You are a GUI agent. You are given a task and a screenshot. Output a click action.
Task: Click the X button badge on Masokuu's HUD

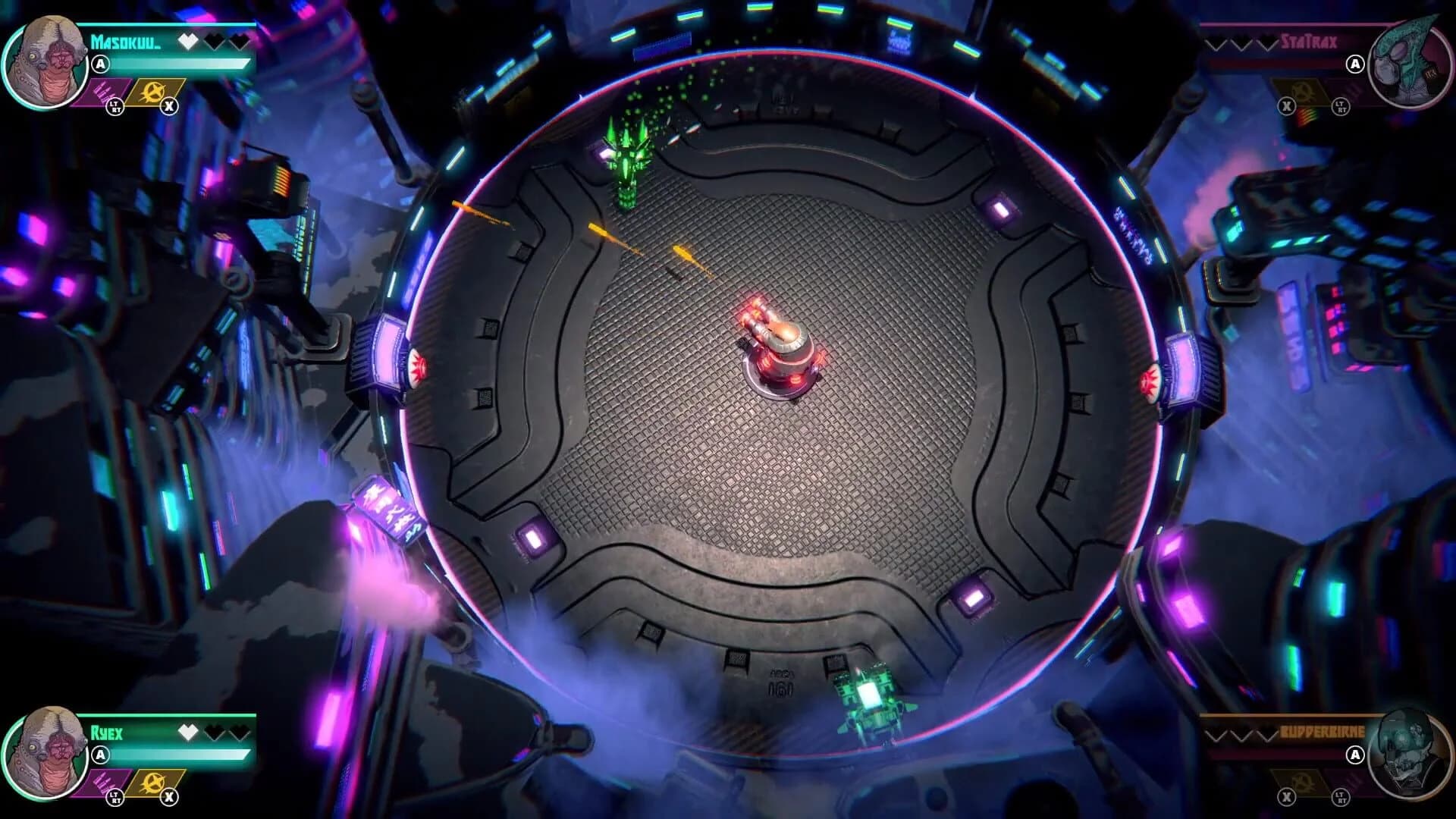pos(169,108)
